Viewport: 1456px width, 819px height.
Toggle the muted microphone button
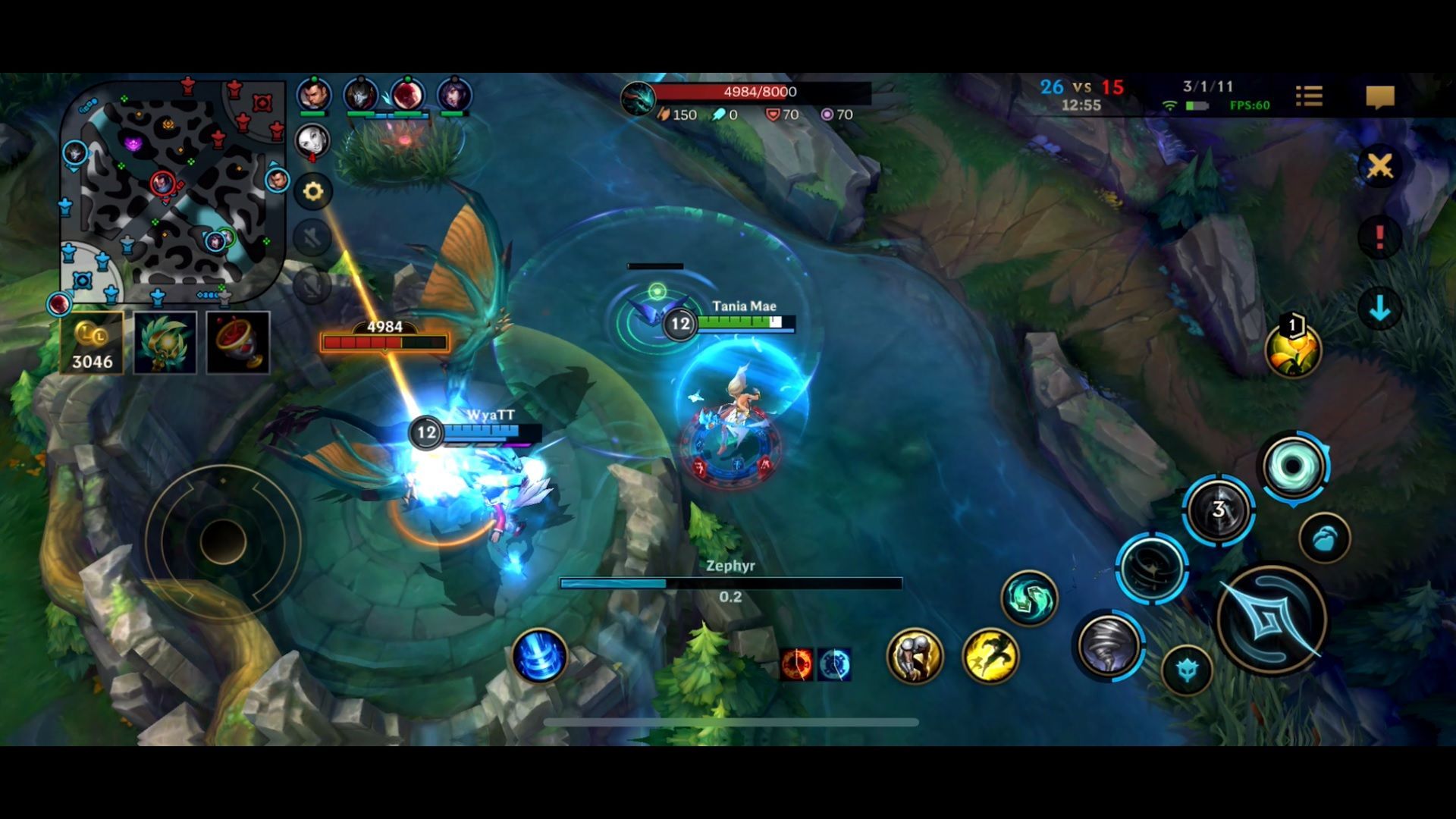point(312,285)
